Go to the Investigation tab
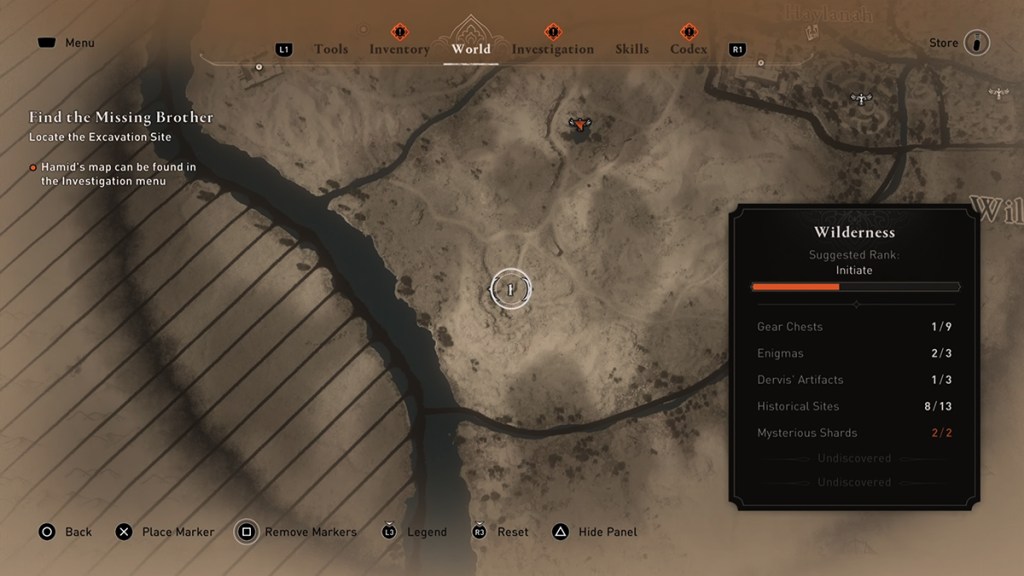The height and width of the screenshot is (576, 1024). click(x=552, y=49)
